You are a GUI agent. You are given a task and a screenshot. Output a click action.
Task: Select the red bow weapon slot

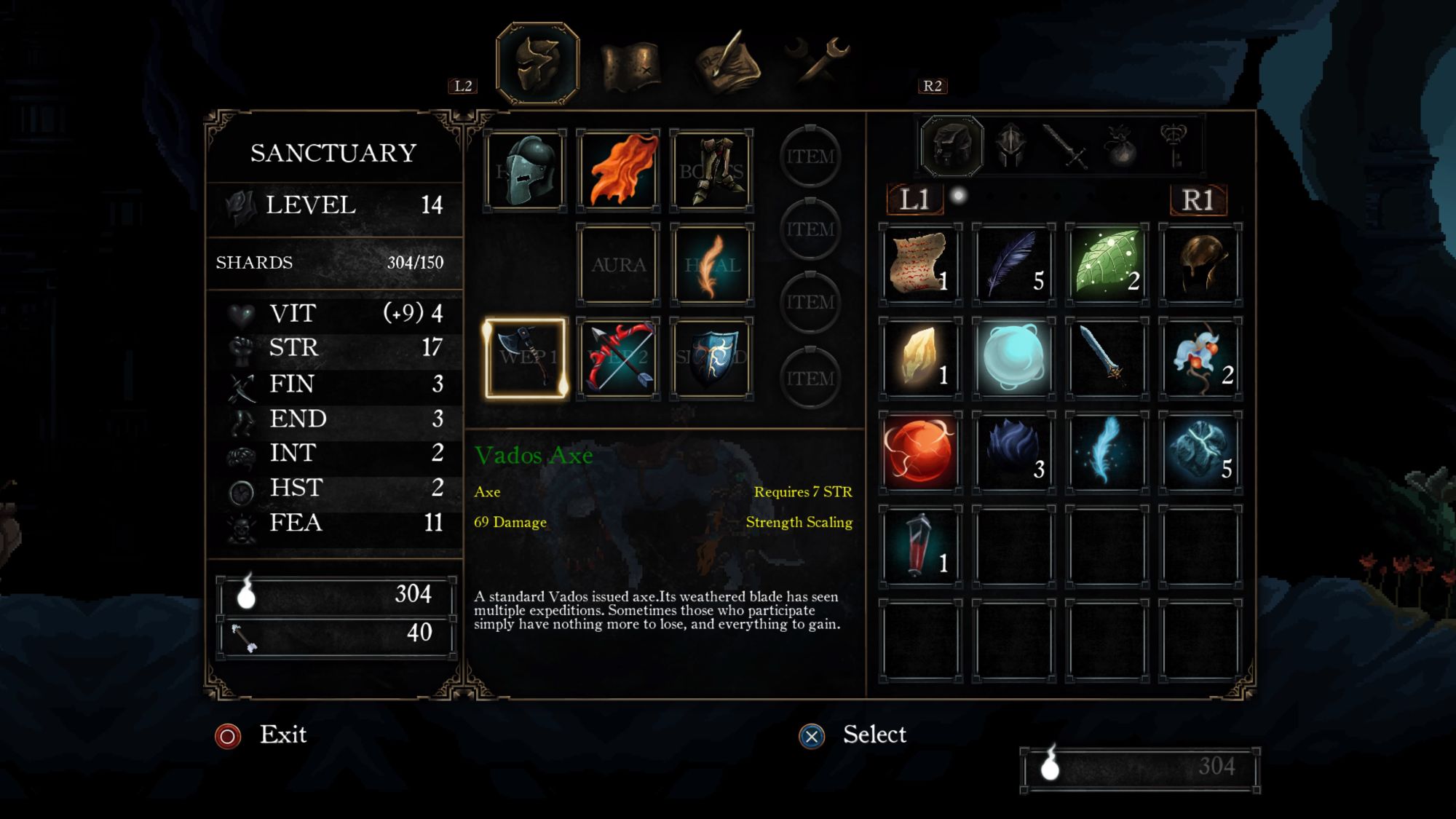click(618, 357)
